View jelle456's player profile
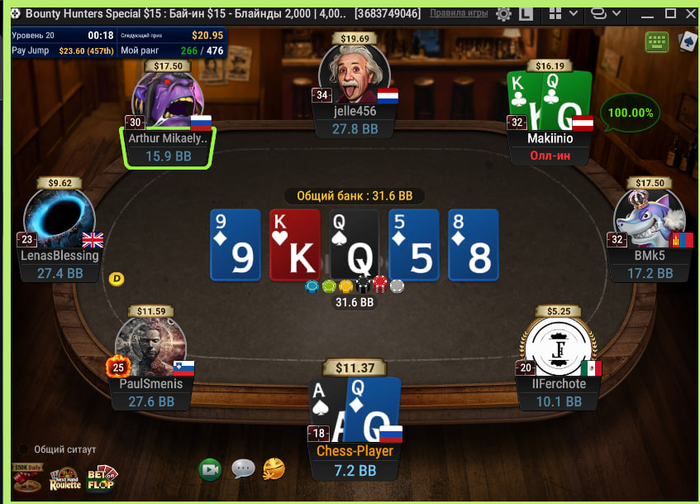Screen dimensions: 700x504 [353, 76]
